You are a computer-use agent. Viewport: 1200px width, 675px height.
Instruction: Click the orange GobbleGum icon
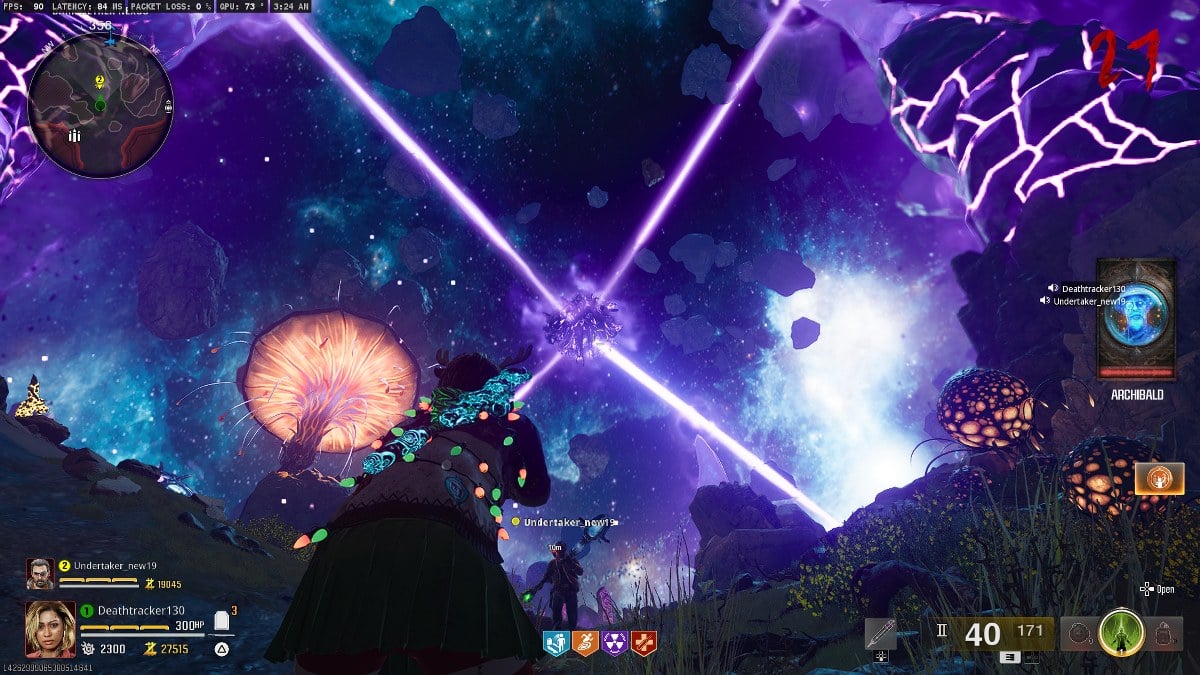(x=1159, y=479)
